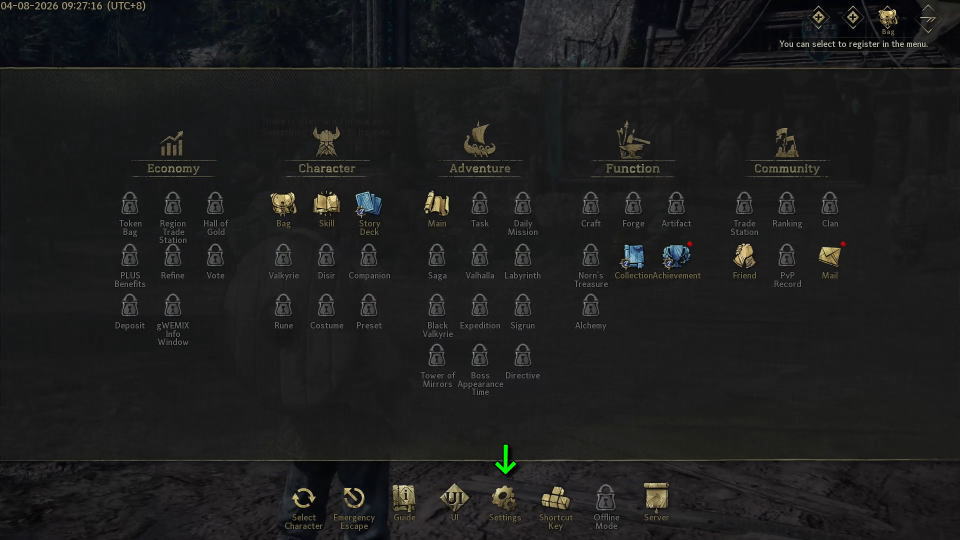The image size is (960, 540).
Task: Choose Select Character at the bottom
Action: tap(303, 499)
